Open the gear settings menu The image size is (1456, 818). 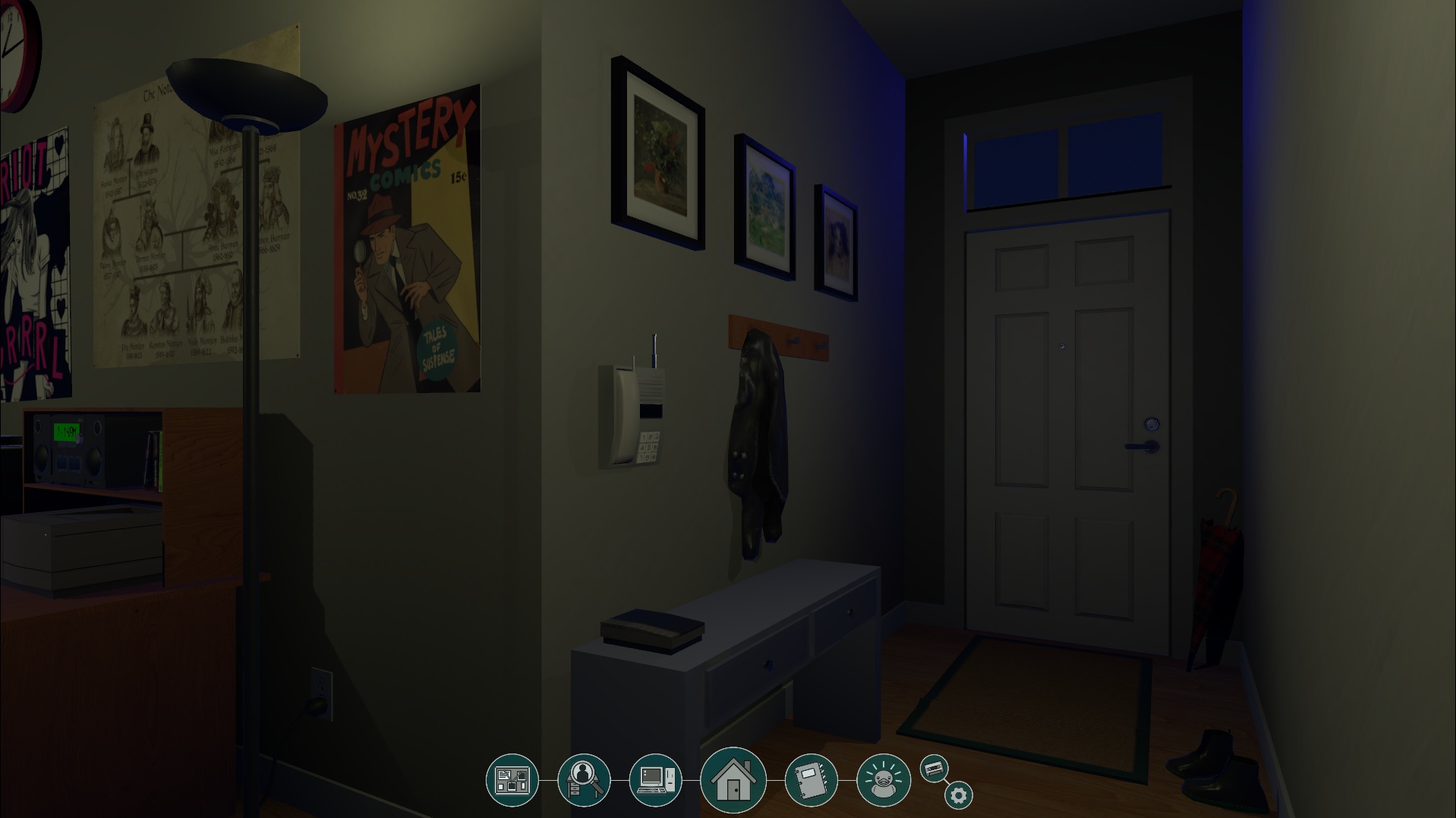point(958,795)
